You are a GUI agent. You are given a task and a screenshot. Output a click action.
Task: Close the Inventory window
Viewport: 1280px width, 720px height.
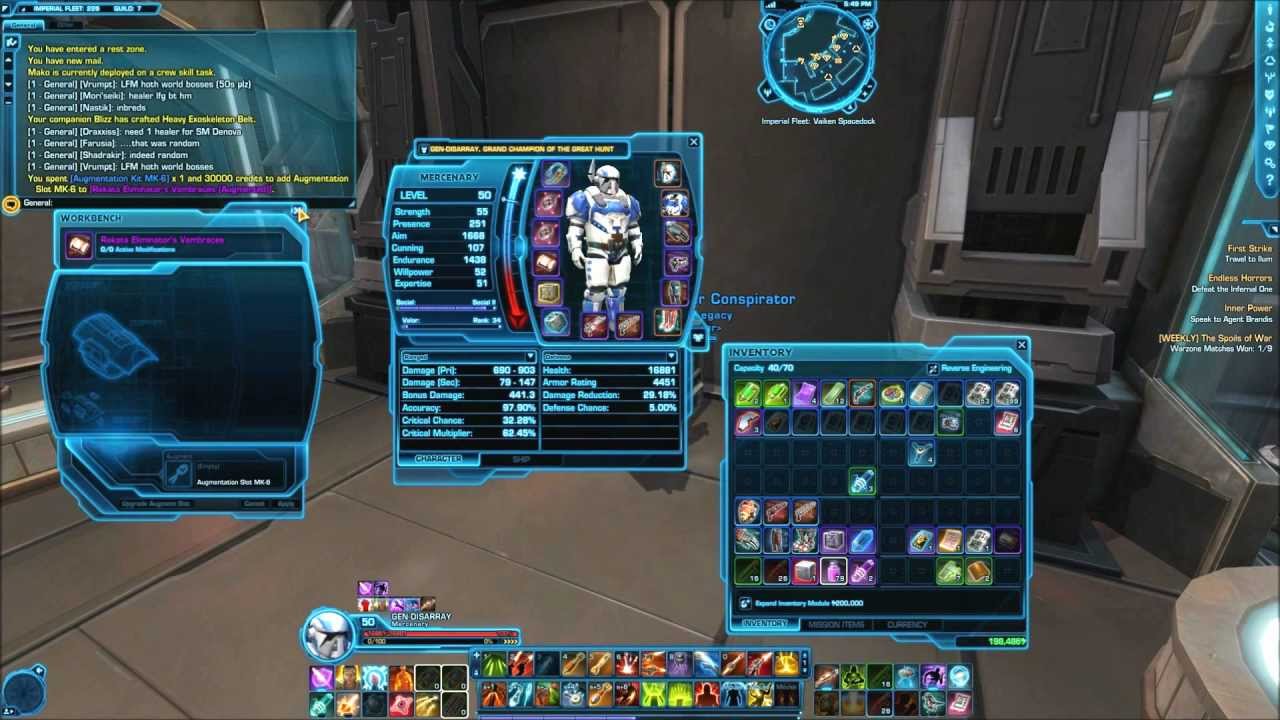tap(1021, 345)
